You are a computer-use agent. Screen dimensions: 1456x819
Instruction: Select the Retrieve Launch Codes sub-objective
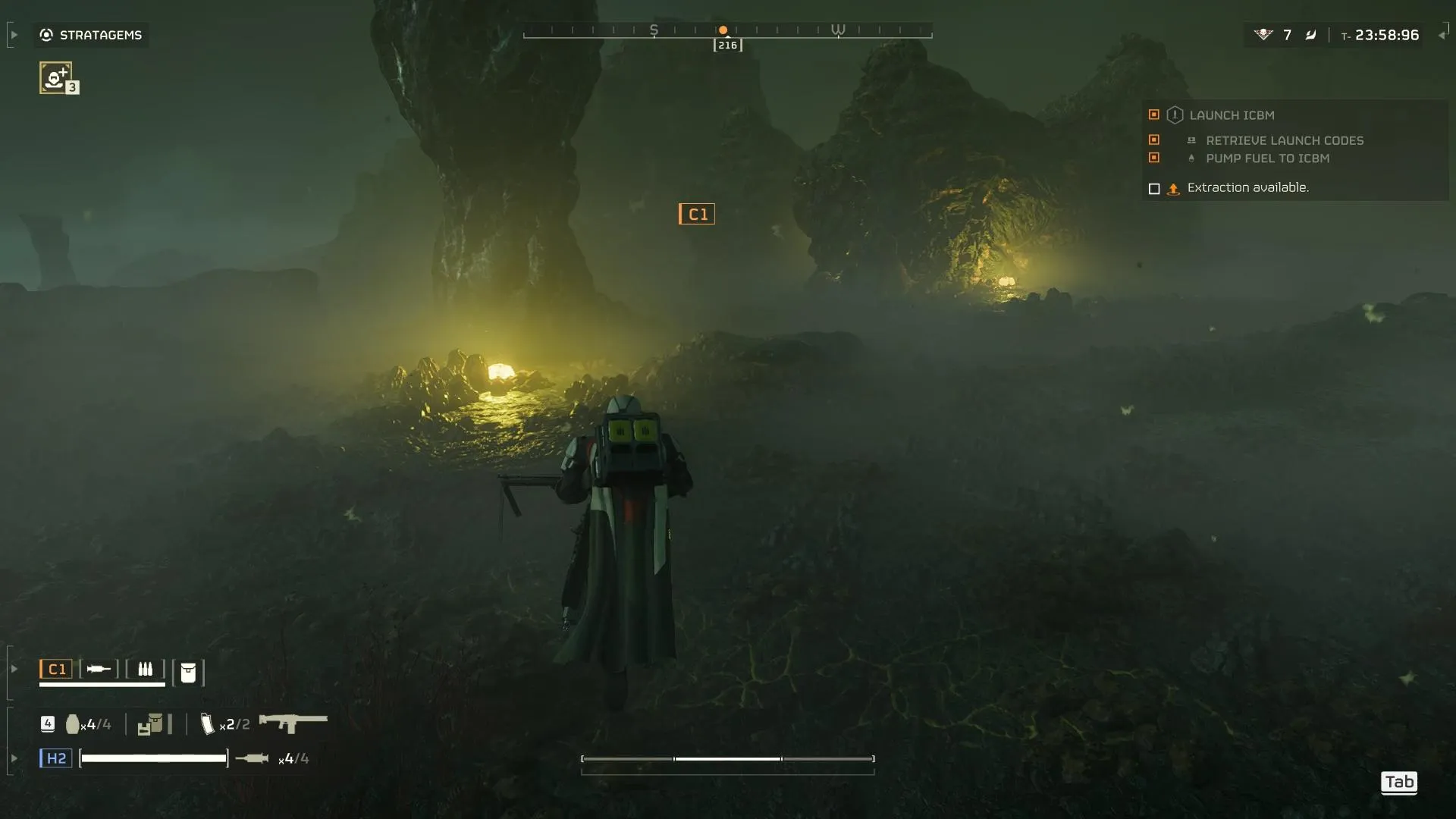pyautogui.click(x=1284, y=140)
